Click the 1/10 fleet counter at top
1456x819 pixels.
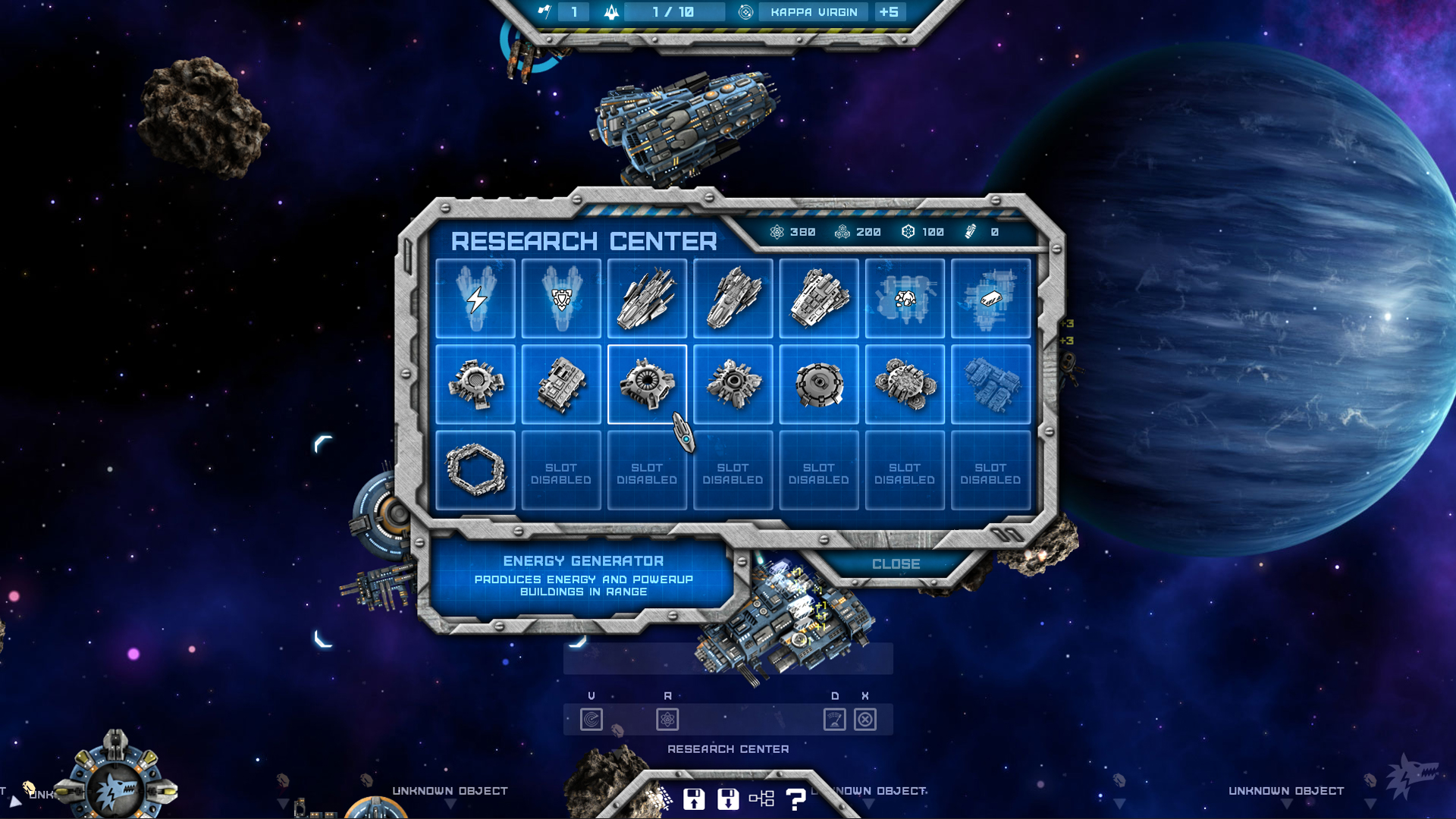click(667, 11)
